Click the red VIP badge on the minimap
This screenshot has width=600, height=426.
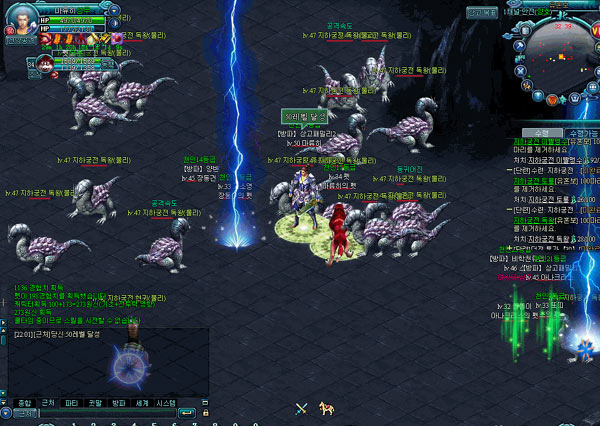[x=594, y=31]
